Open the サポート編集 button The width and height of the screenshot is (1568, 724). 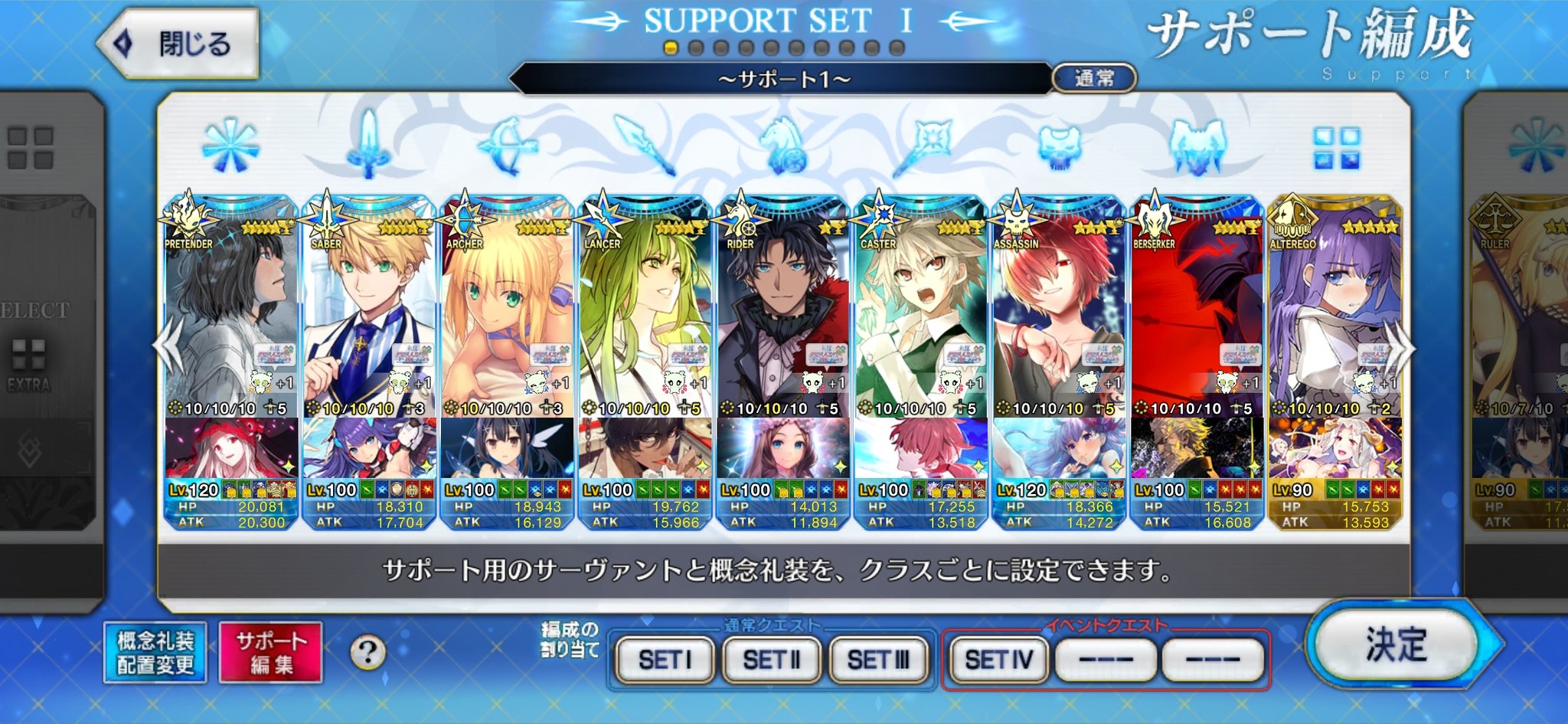[x=270, y=653]
